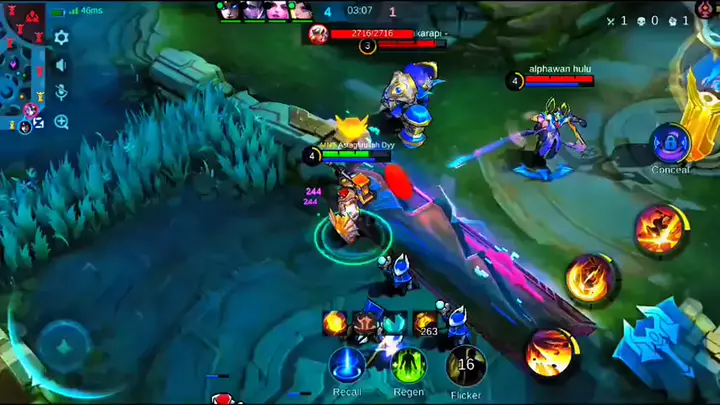The image size is (720, 405).
Task: Tap the magnifying glass zoom icon
Action: point(61,122)
